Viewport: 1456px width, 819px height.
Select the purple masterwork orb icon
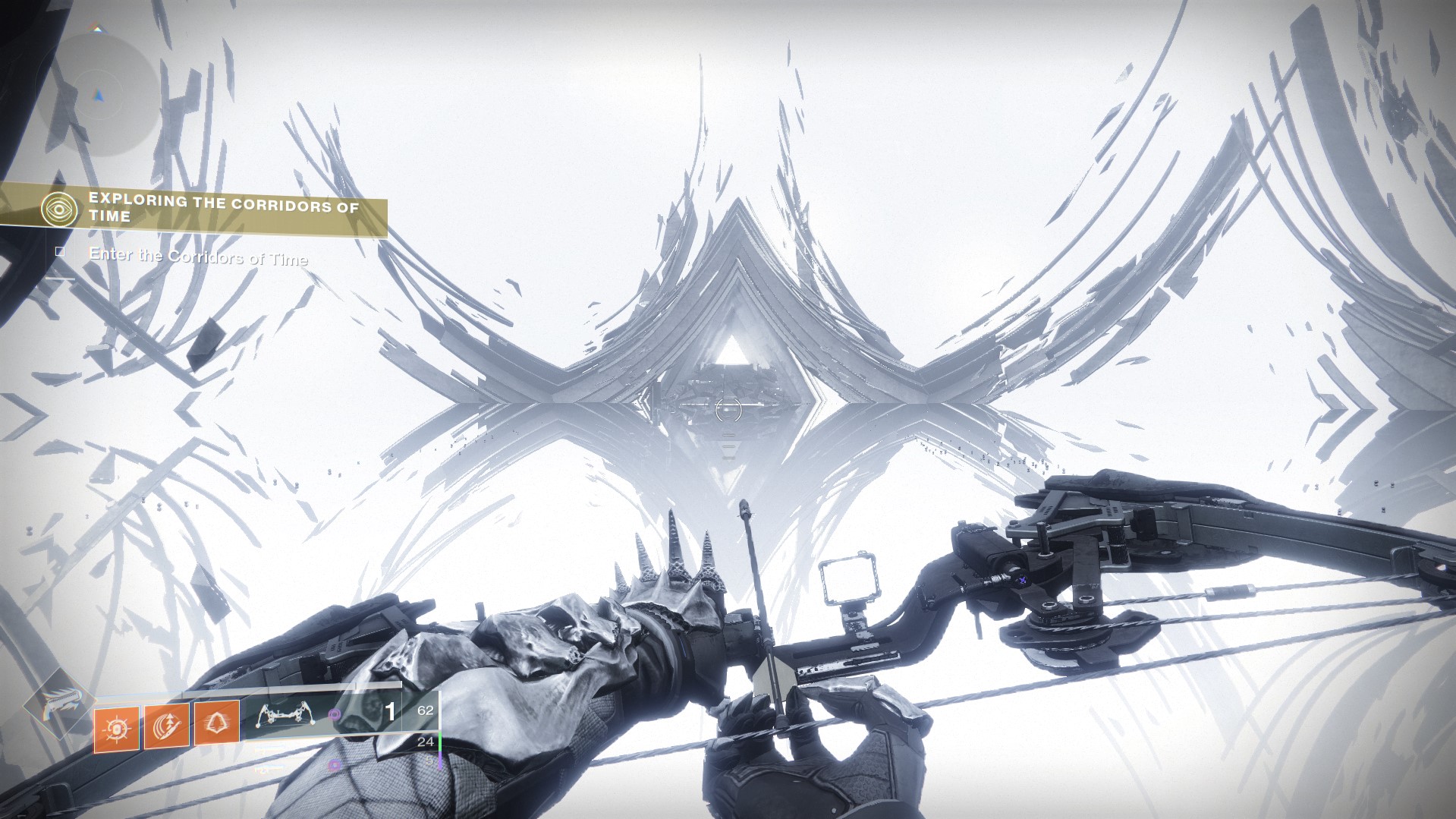point(334,714)
